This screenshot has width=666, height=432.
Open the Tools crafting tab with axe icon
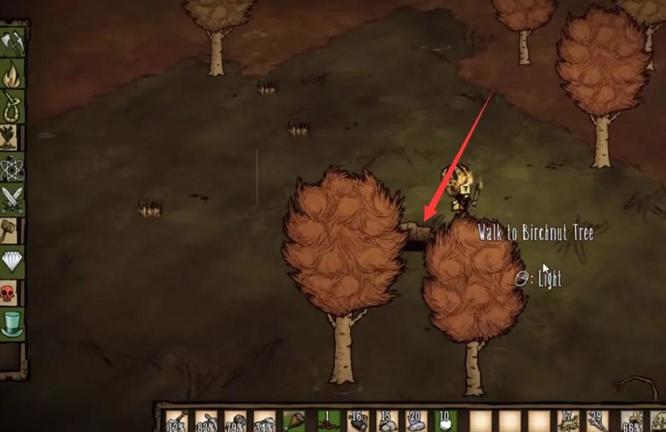[x=12, y=42]
